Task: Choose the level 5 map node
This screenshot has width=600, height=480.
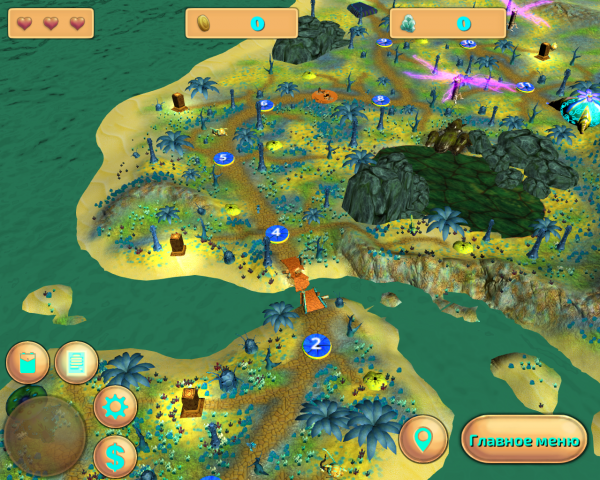Action: pyautogui.click(x=223, y=158)
